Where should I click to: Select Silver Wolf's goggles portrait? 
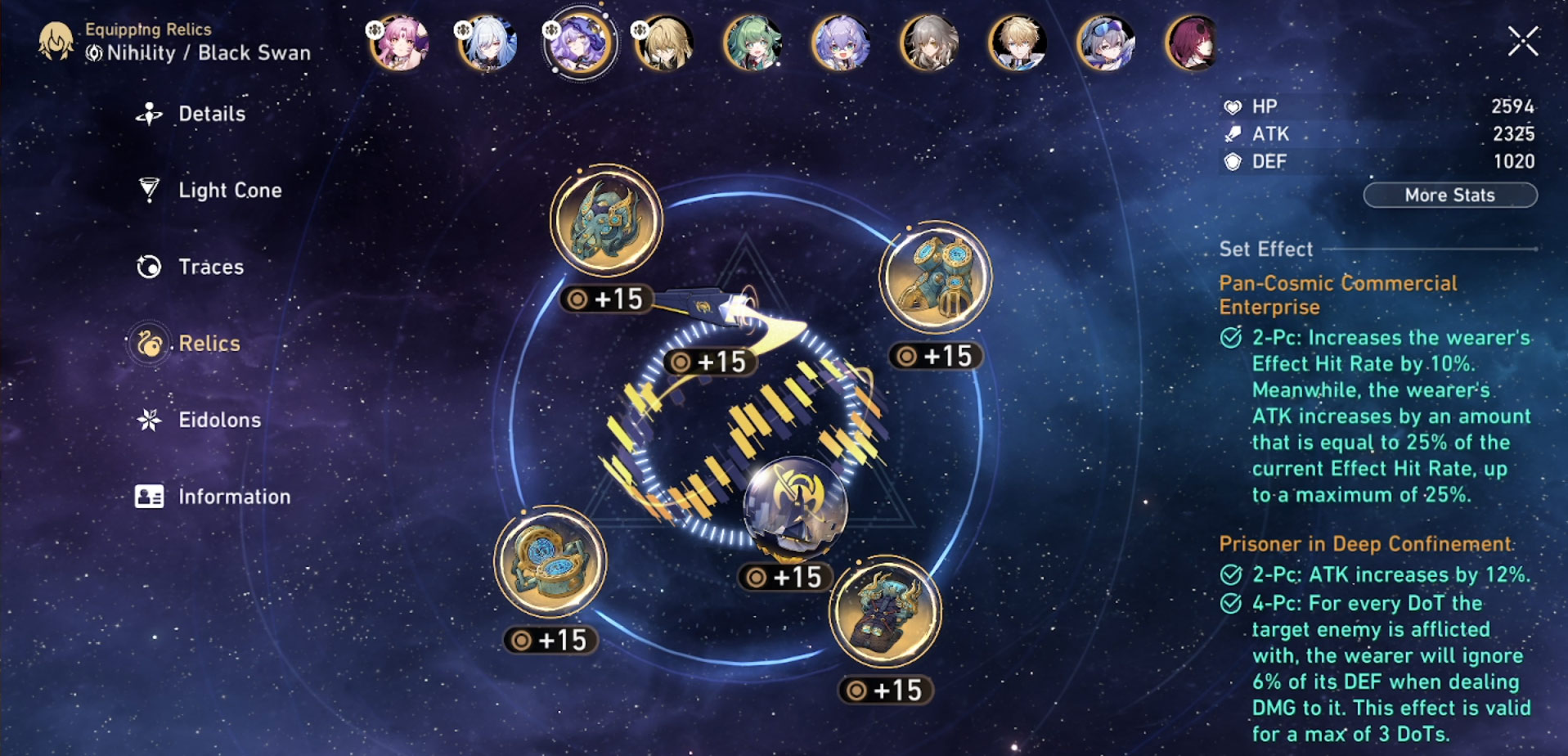pyautogui.click(x=1106, y=43)
